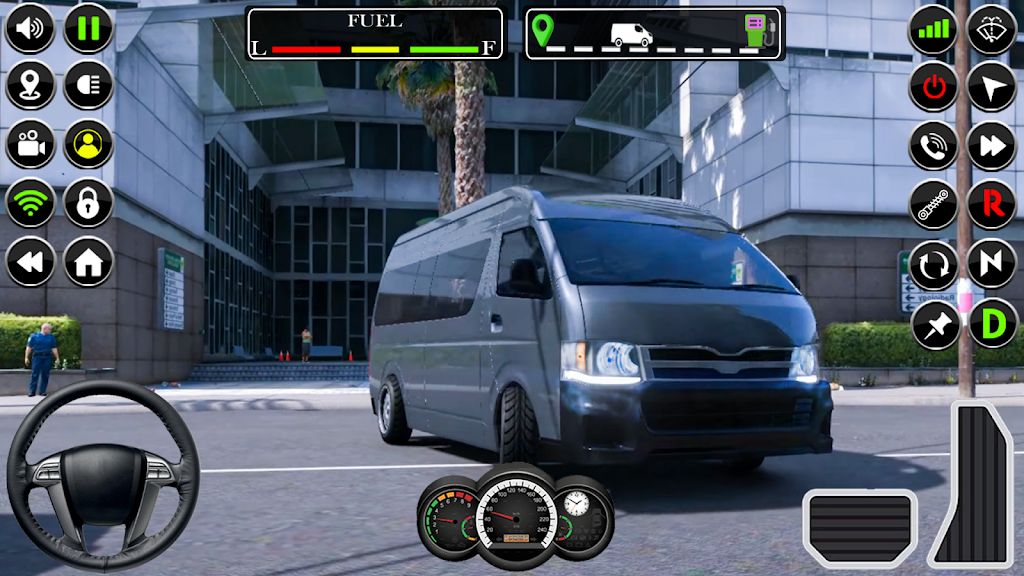The image size is (1024, 576).
Task: Pause the game with the green pause button
Action: [89, 28]
